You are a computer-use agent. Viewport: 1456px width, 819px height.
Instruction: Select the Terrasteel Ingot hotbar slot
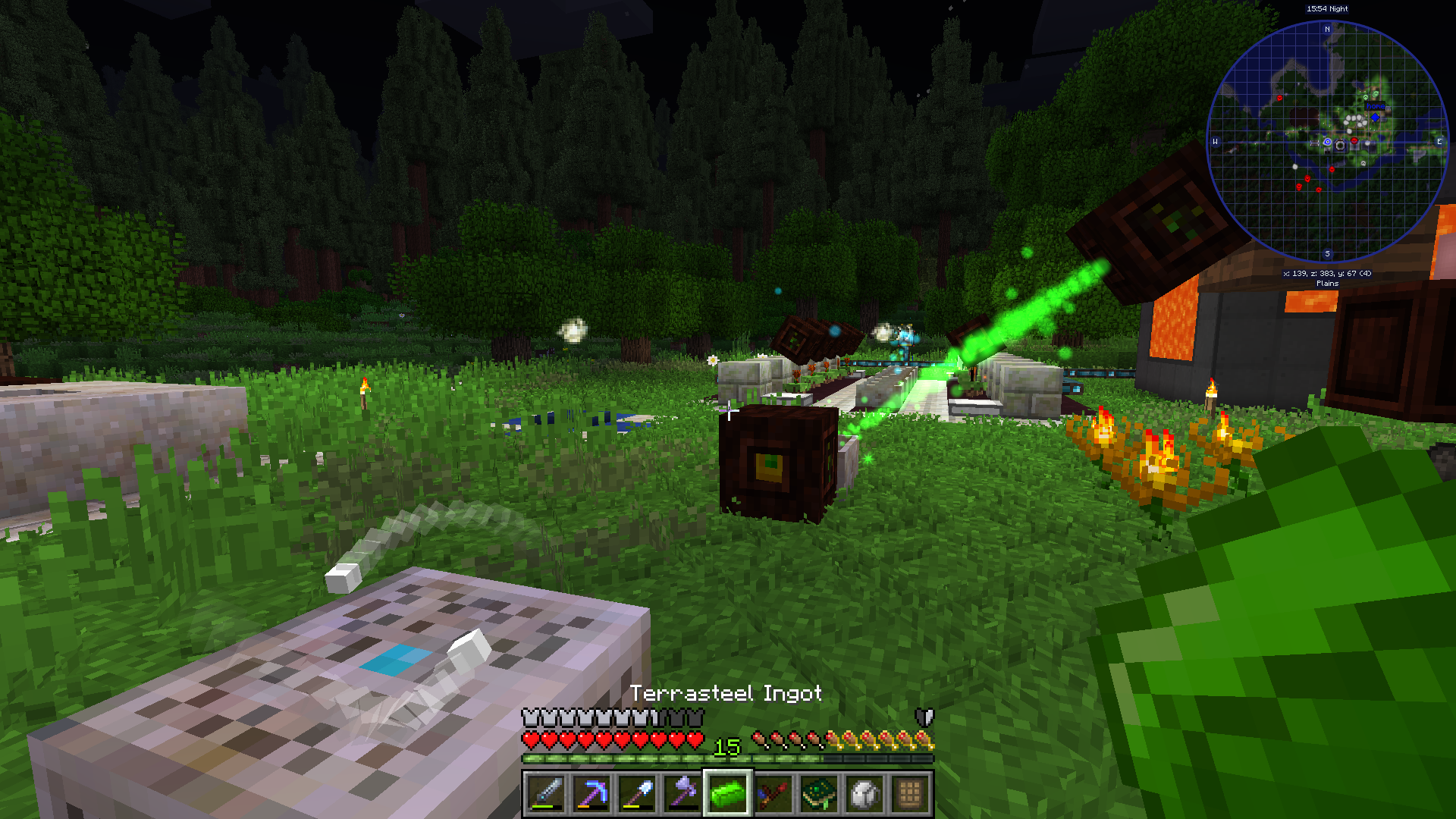728,794
